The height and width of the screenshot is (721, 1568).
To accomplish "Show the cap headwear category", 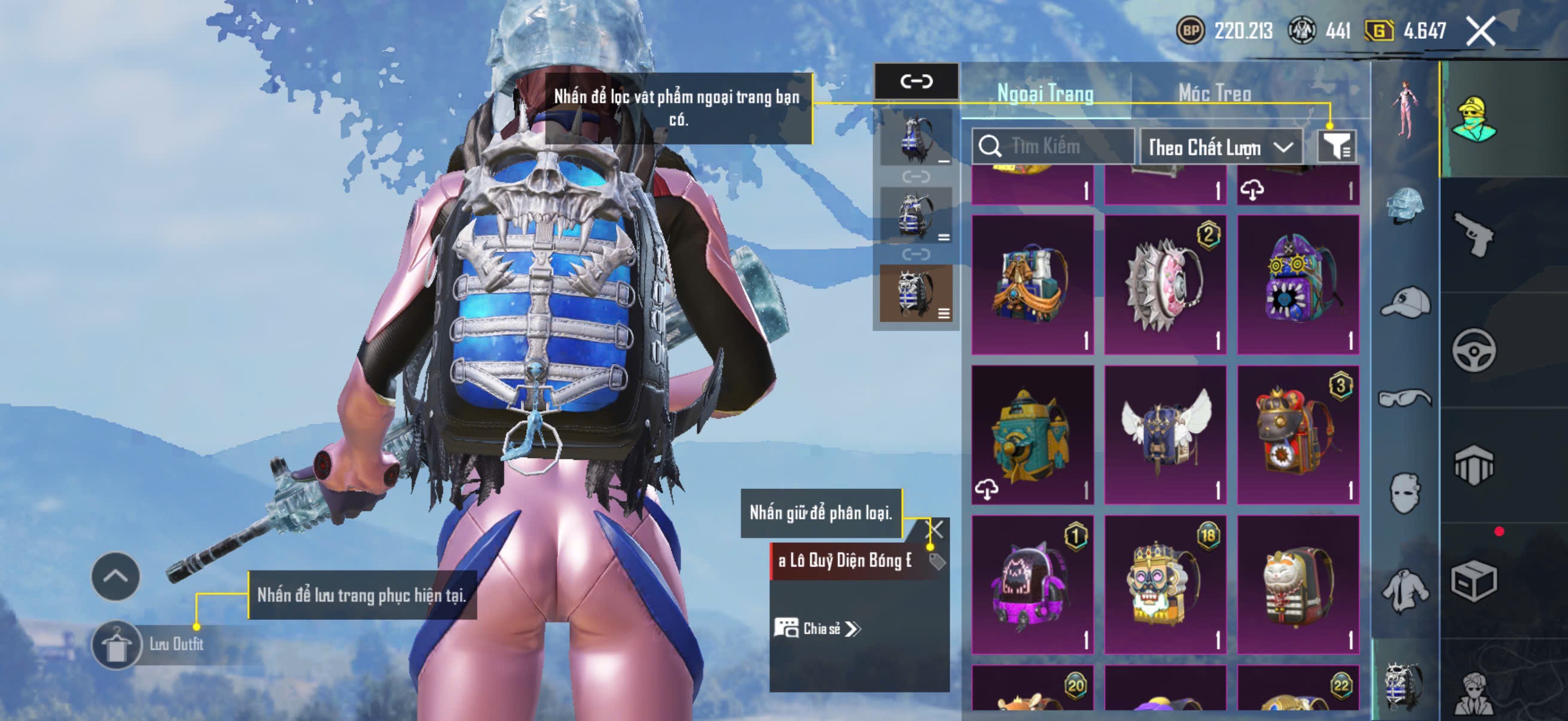I will pyautogui.click(x=1405, y=303).
